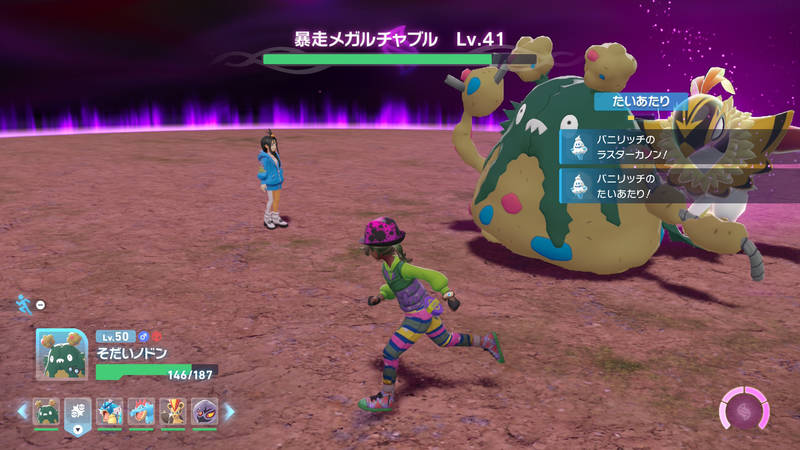This screenshot has width=800, height=450.
Task: Select the Garbodor party slot
Action: click(x=46, y=412)
